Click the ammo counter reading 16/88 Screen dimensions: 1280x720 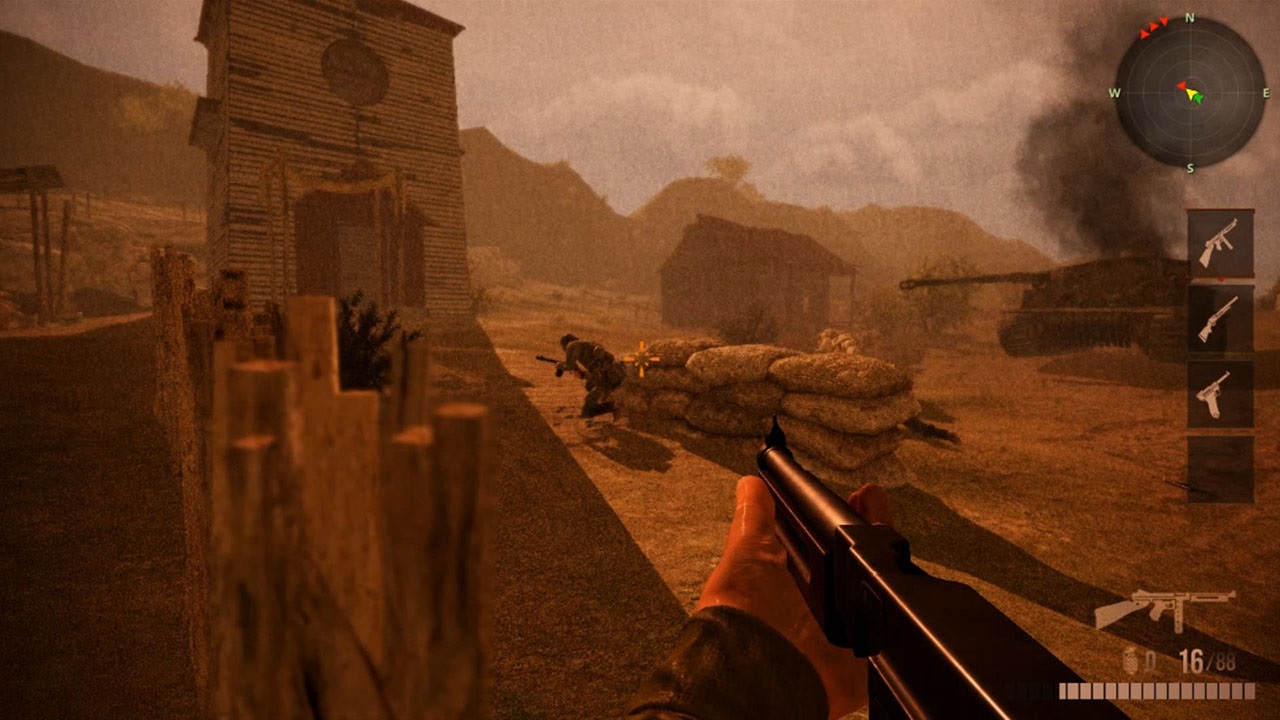[1207, 660]
